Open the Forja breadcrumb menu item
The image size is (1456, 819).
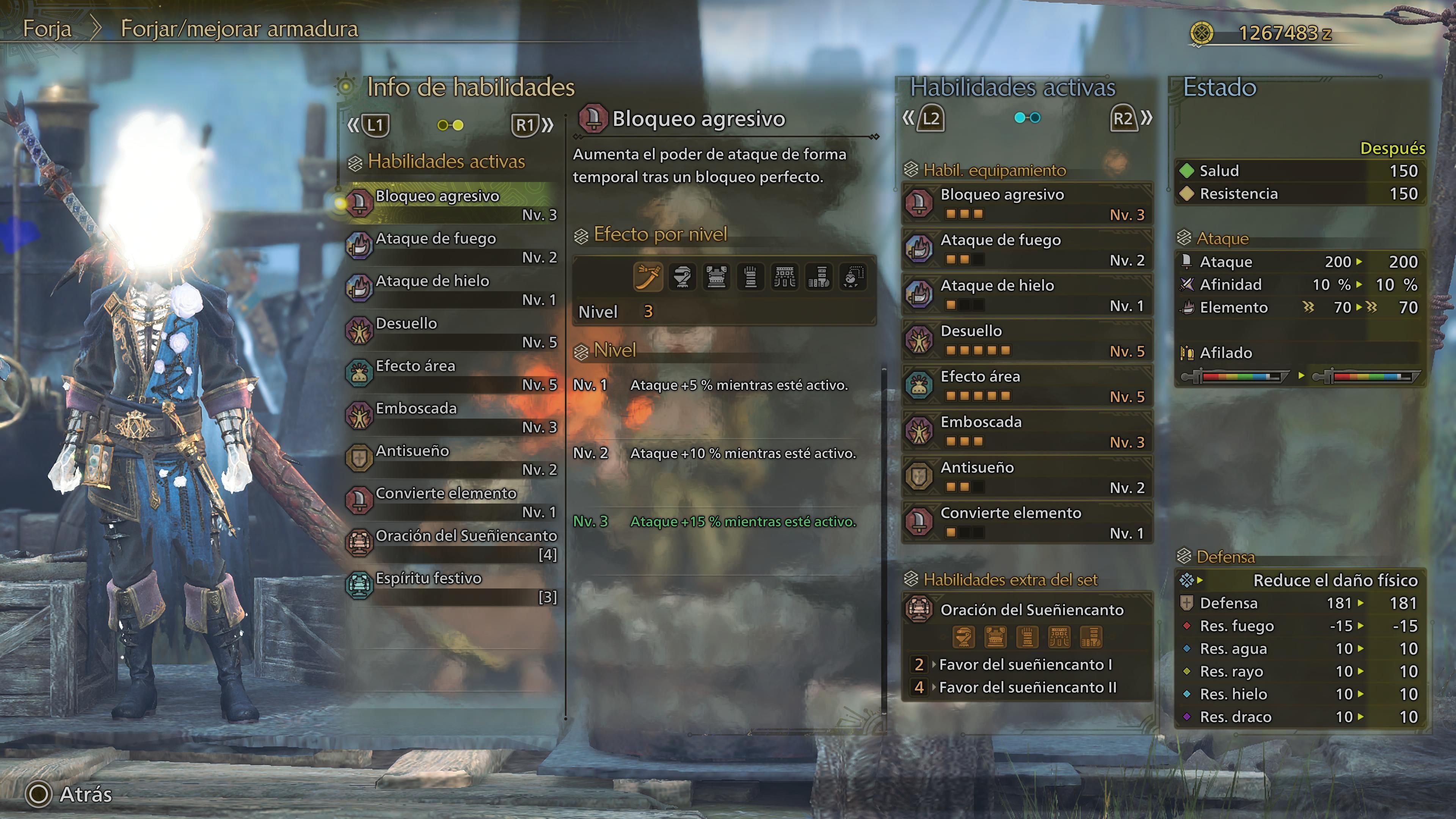click(x=48, y=29)
